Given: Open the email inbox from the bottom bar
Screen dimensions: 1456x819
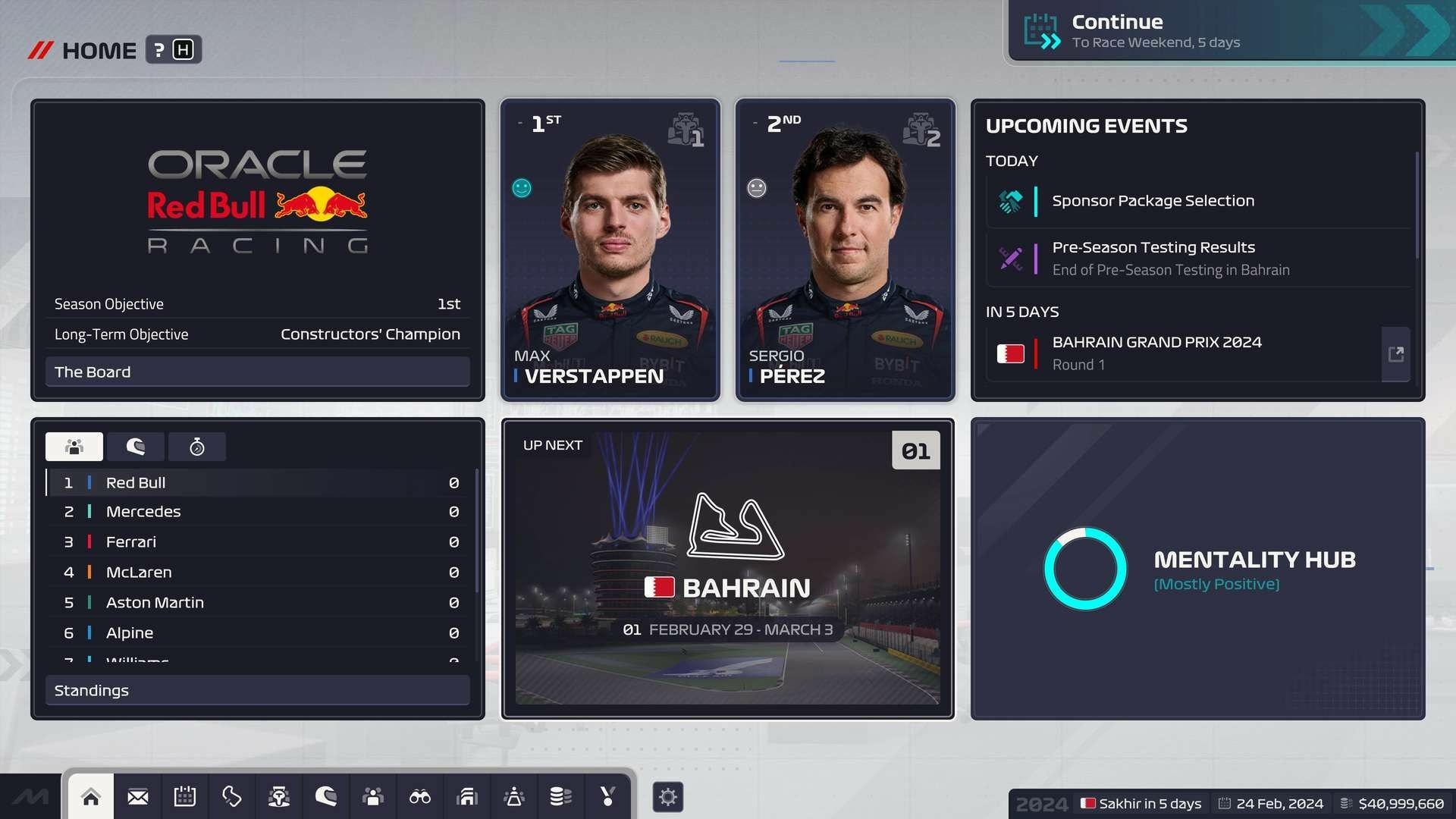Looking at the screenshot, I should point(138,796).
